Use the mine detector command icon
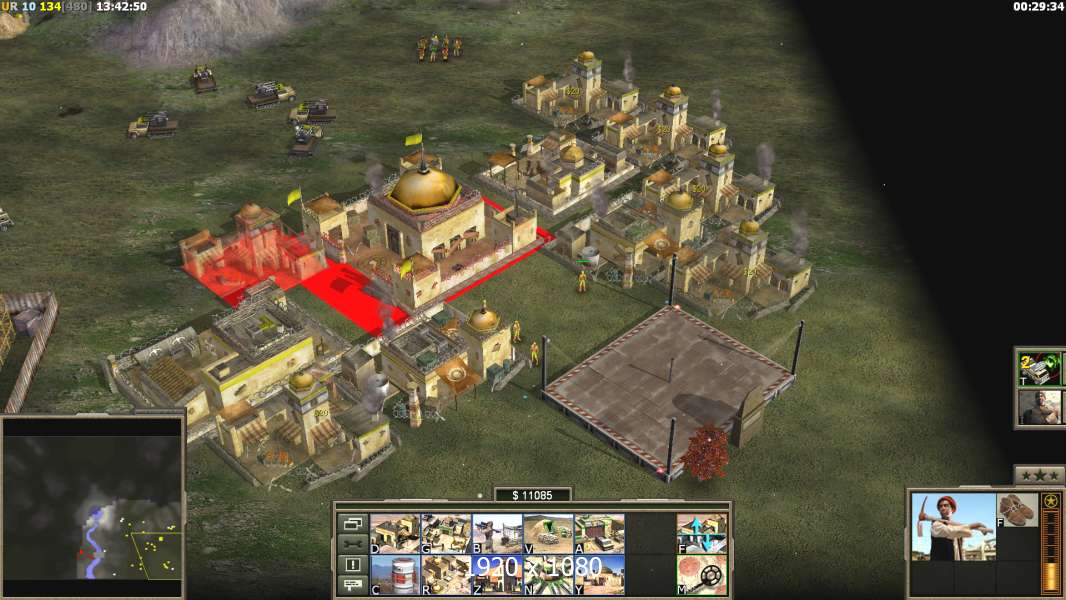 [702, 575]
